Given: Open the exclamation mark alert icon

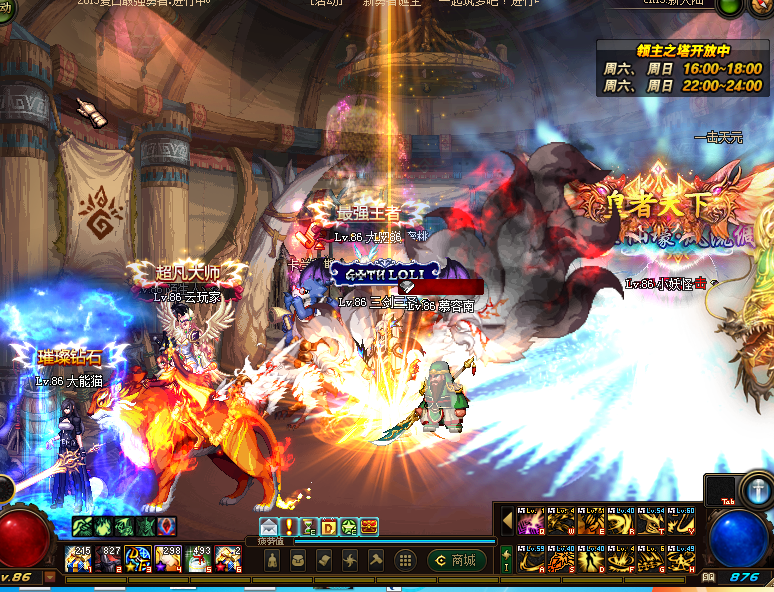Looking at the screenshot, I should point(290,526).
